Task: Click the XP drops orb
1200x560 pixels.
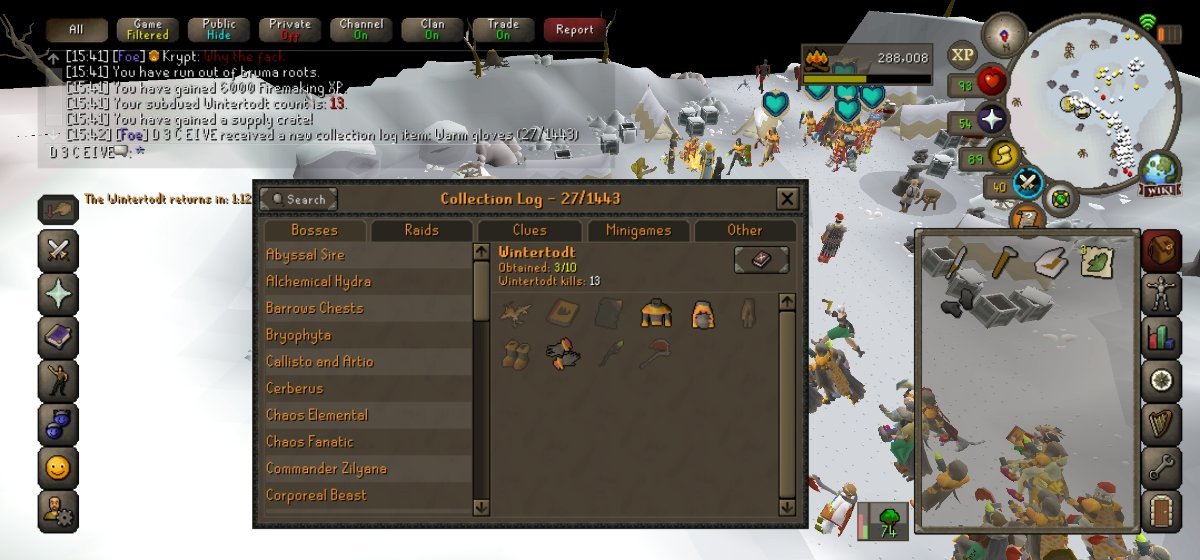Action: (x=962, y=56)
